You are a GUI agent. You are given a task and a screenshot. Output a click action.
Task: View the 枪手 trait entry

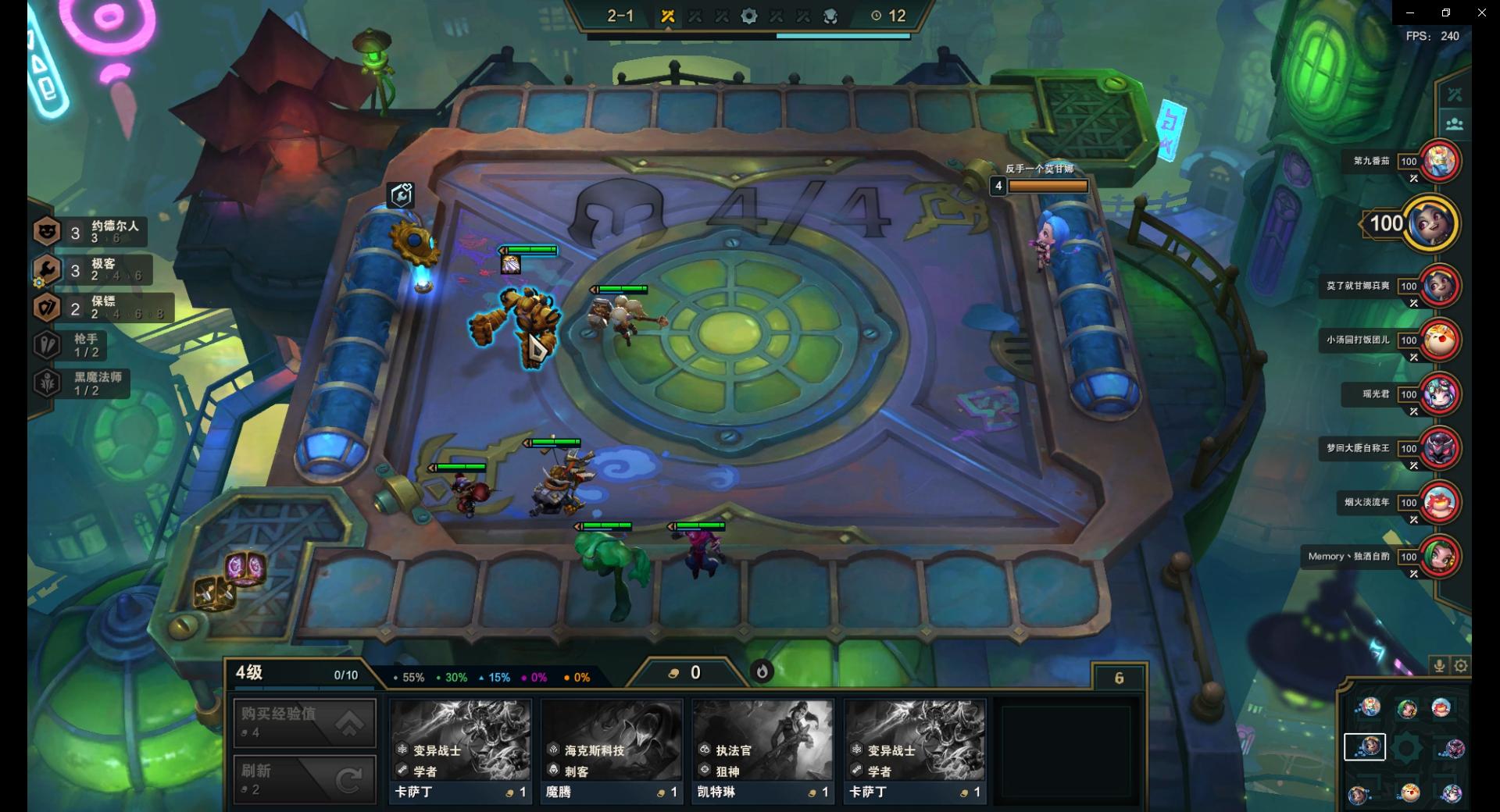click(x=78, y=345)
